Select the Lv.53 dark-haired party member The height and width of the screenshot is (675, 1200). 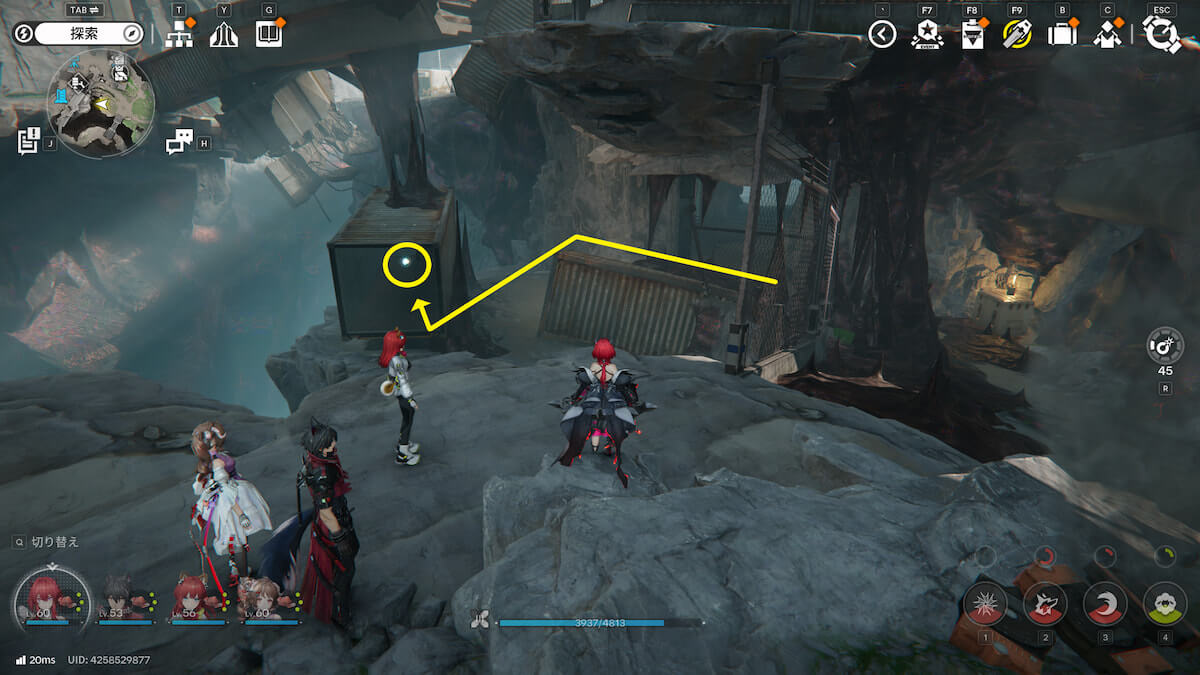tap(125, 600)
